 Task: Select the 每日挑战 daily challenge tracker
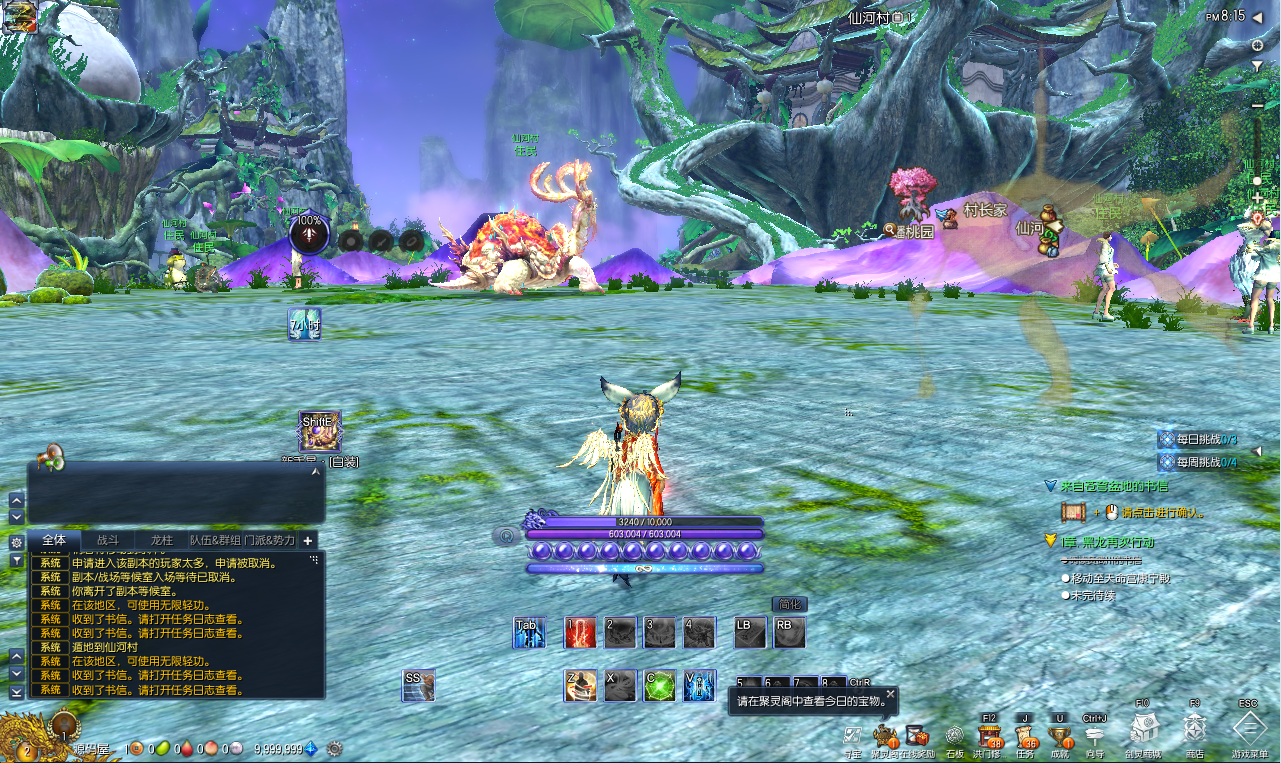(1198, 439)
